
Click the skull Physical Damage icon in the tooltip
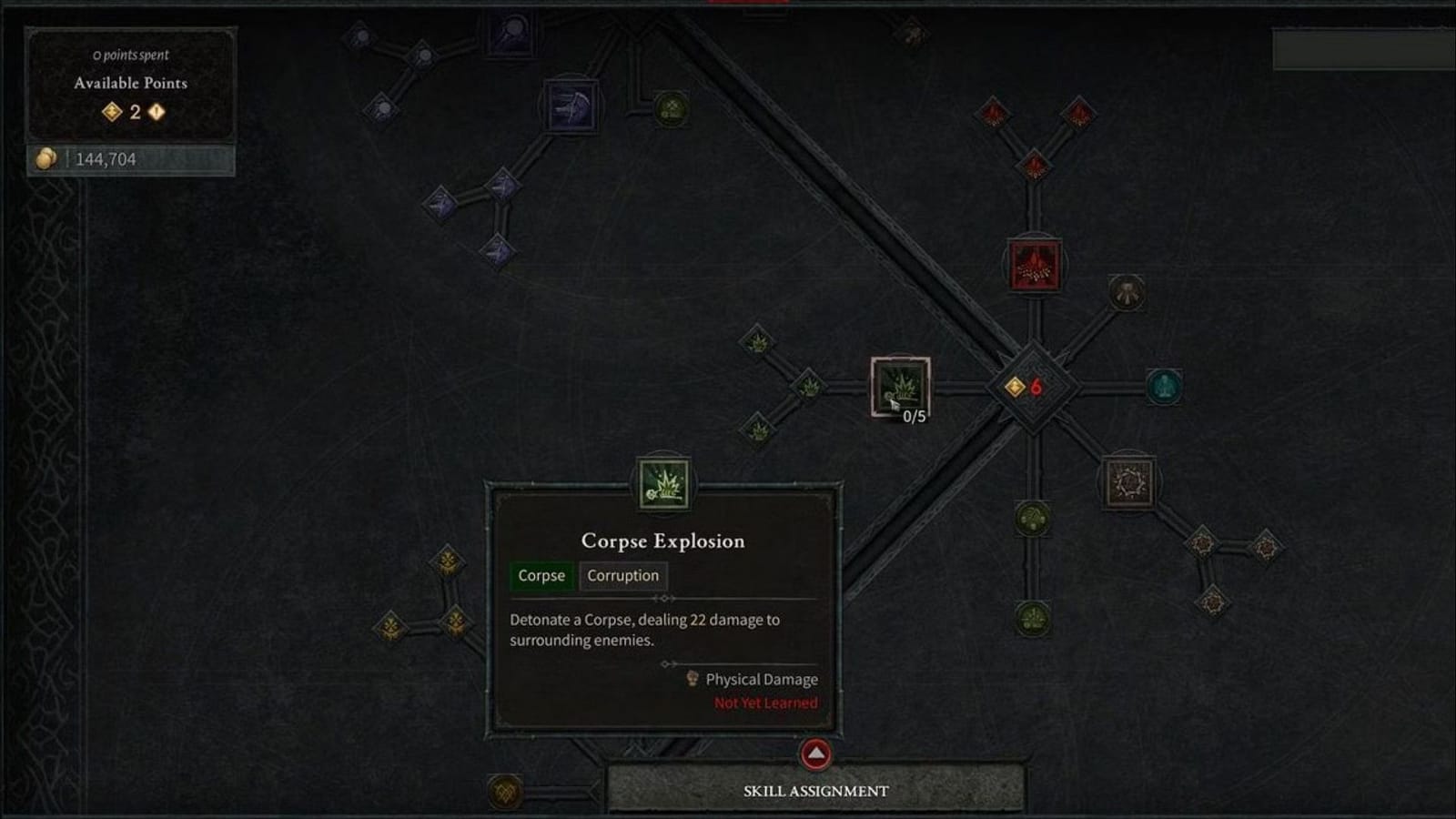[x=693, y=679]
